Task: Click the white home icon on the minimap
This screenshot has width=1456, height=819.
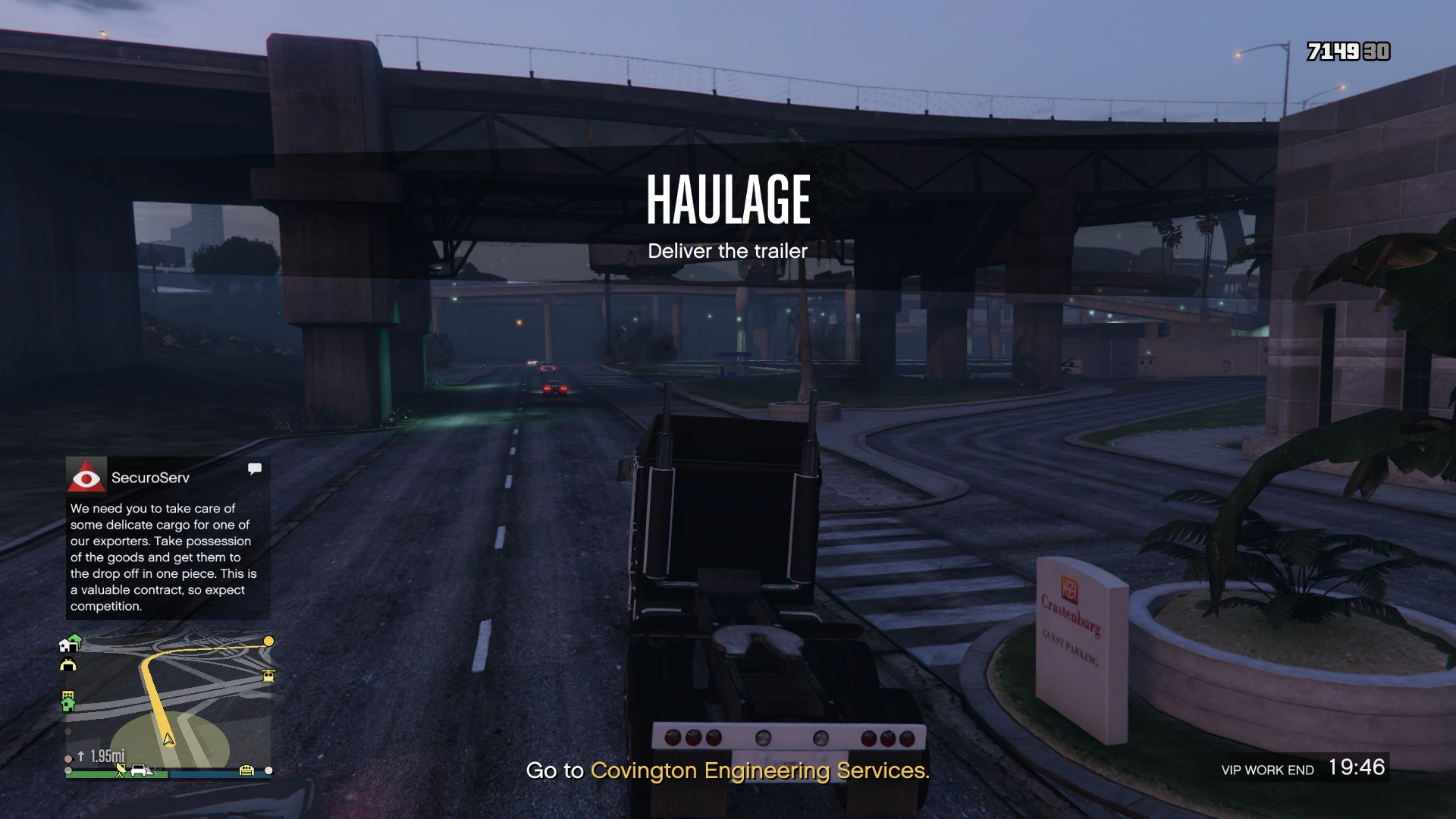Action: coord(70,645)
